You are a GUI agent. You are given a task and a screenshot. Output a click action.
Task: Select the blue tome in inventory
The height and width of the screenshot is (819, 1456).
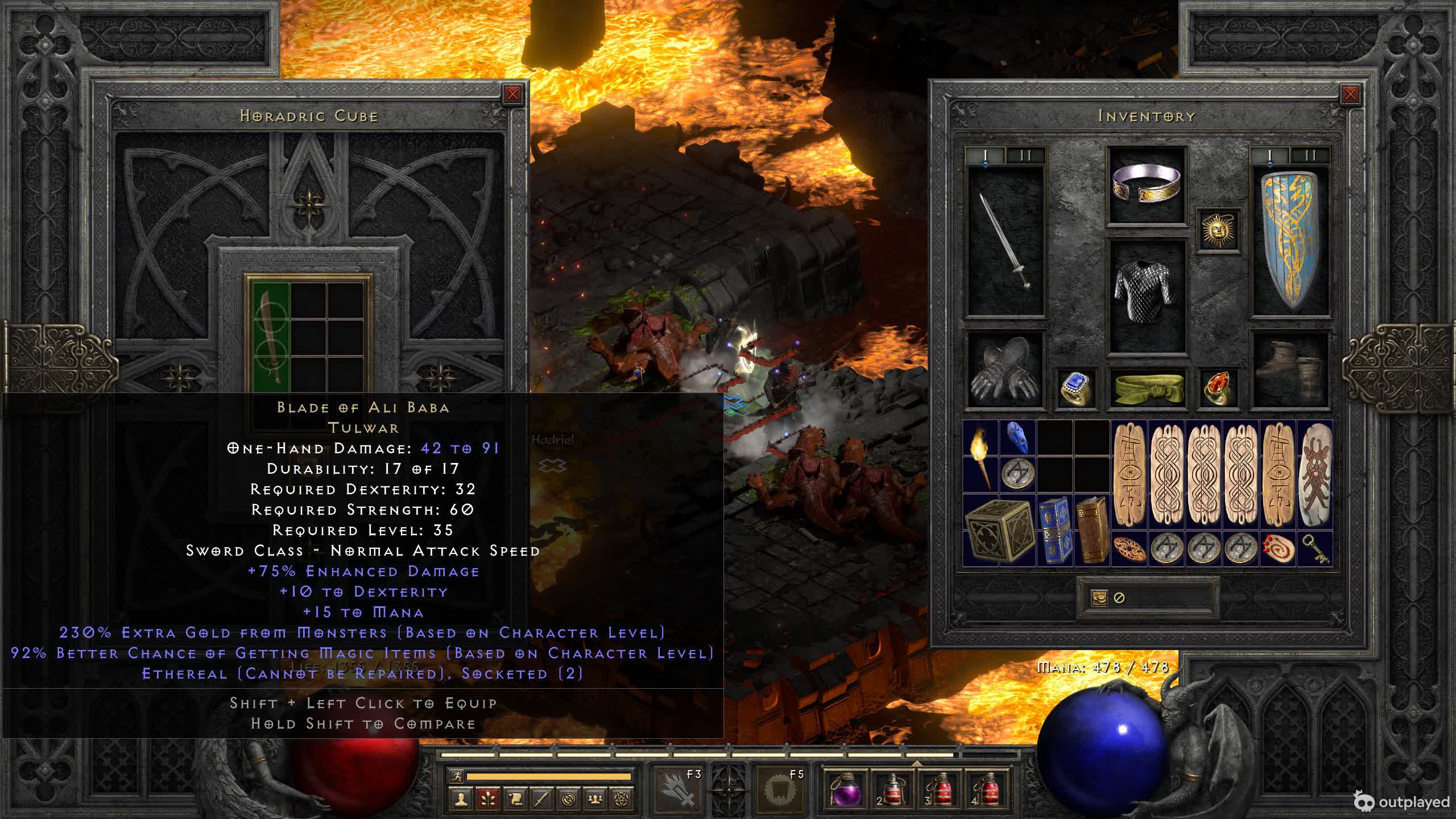1054,530
